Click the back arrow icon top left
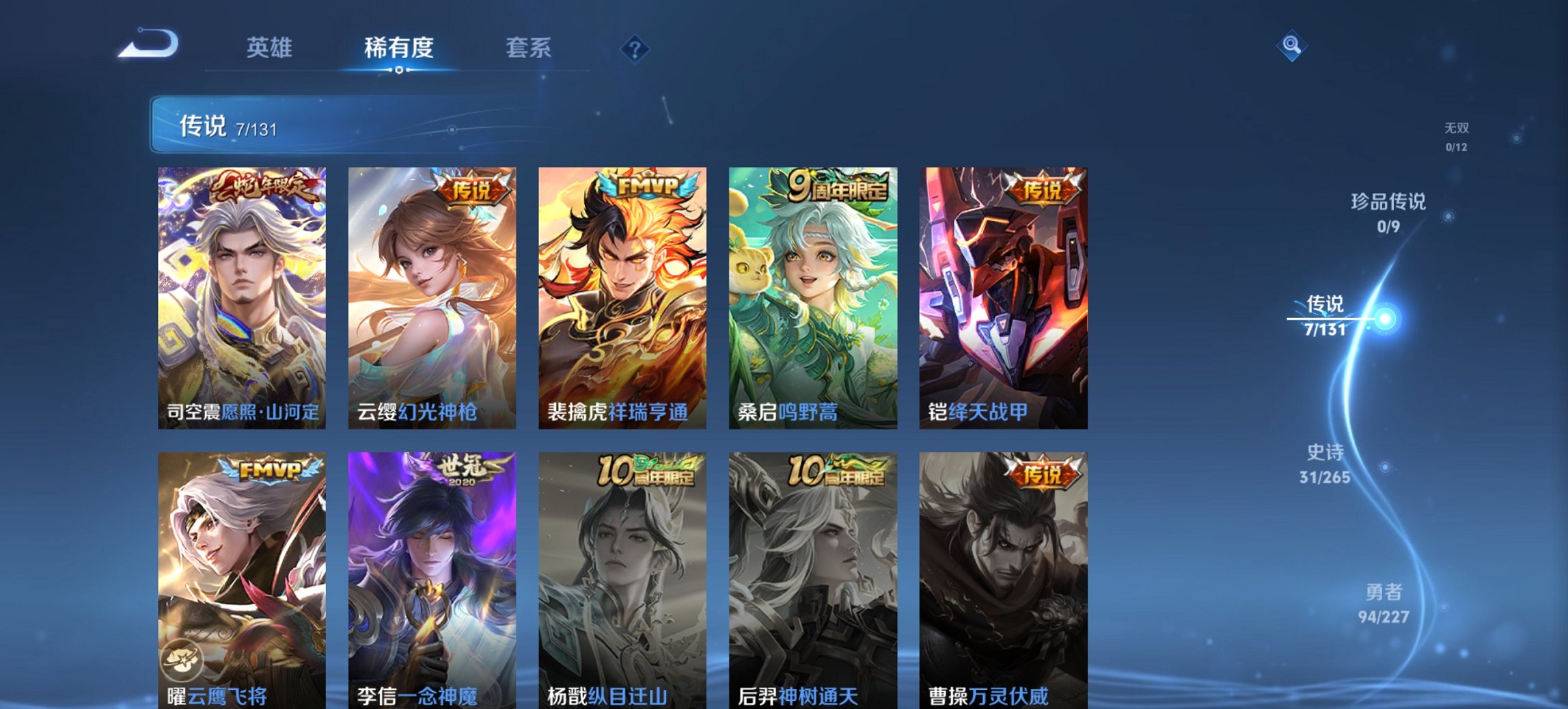Screen dimensions: 1568x709 click(147, 43)
